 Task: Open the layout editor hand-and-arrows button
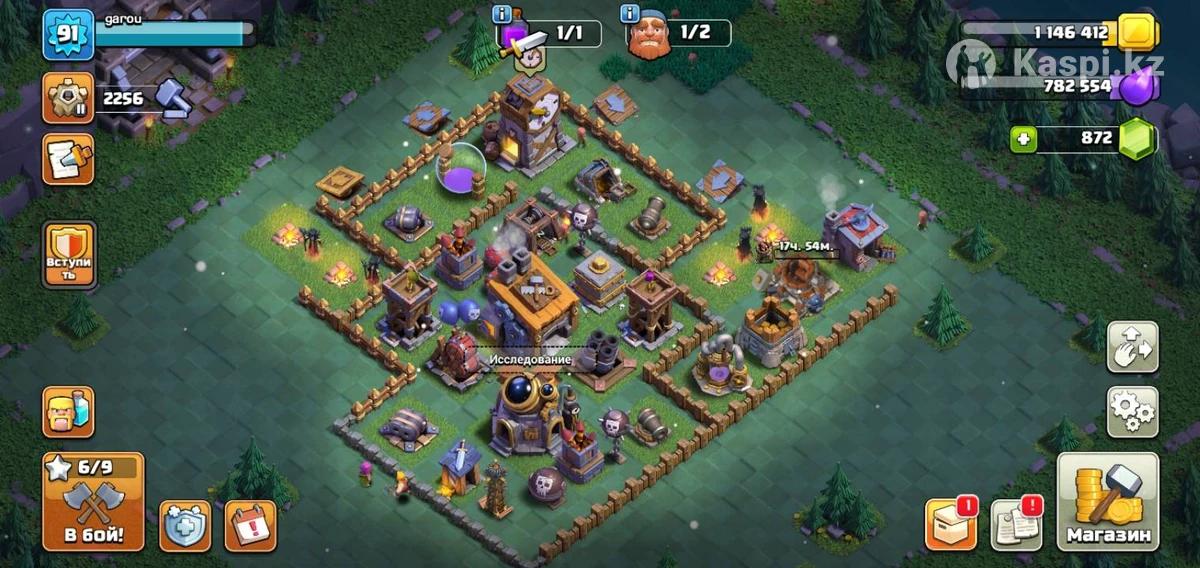[1133, 347]
